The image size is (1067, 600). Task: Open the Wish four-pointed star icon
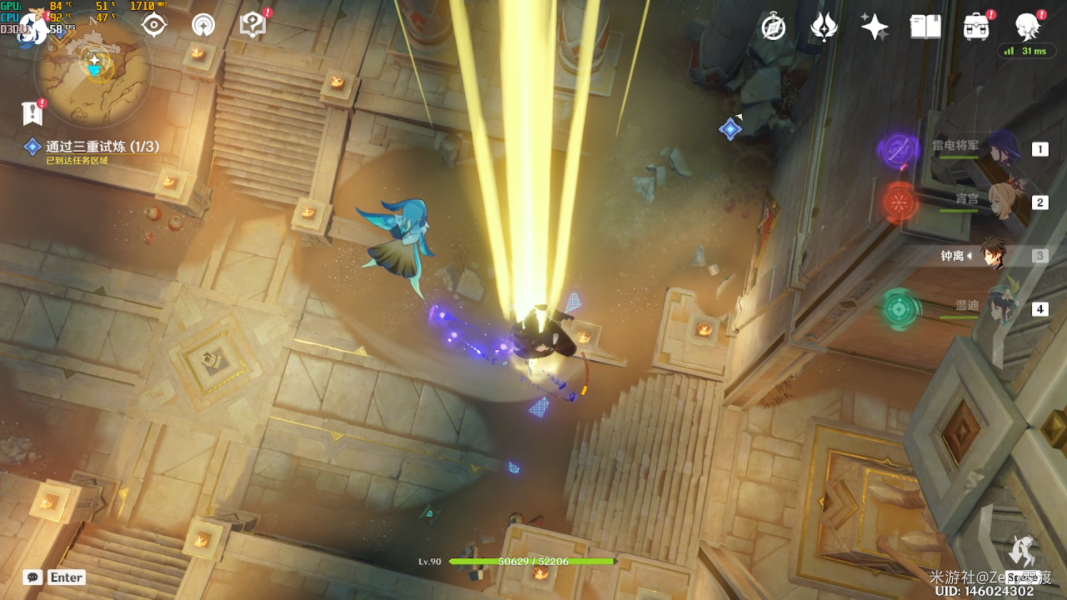coord(874,27)
